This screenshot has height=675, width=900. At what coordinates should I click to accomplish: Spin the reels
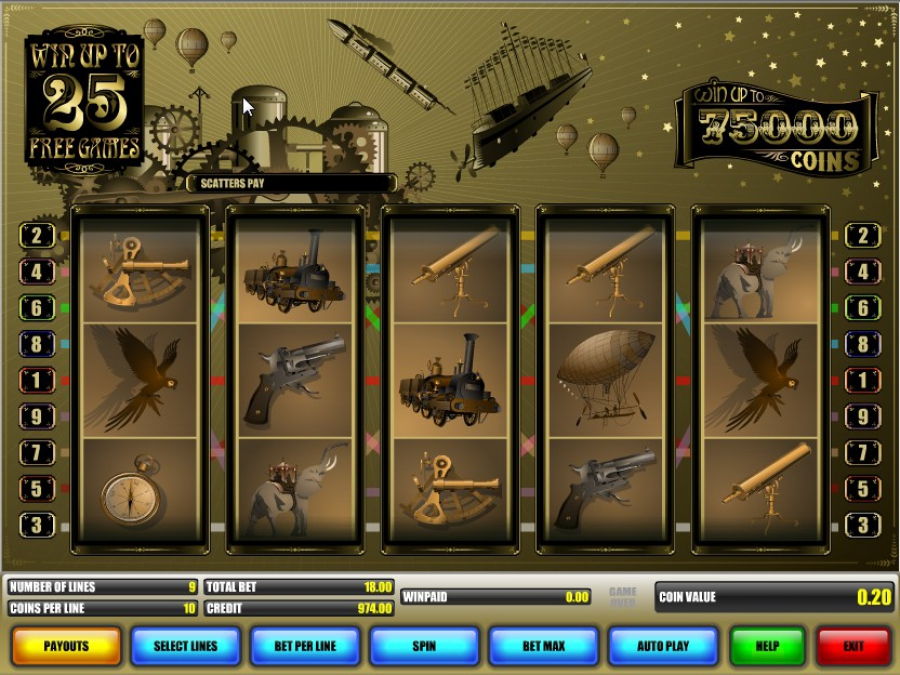coord(424,646)
